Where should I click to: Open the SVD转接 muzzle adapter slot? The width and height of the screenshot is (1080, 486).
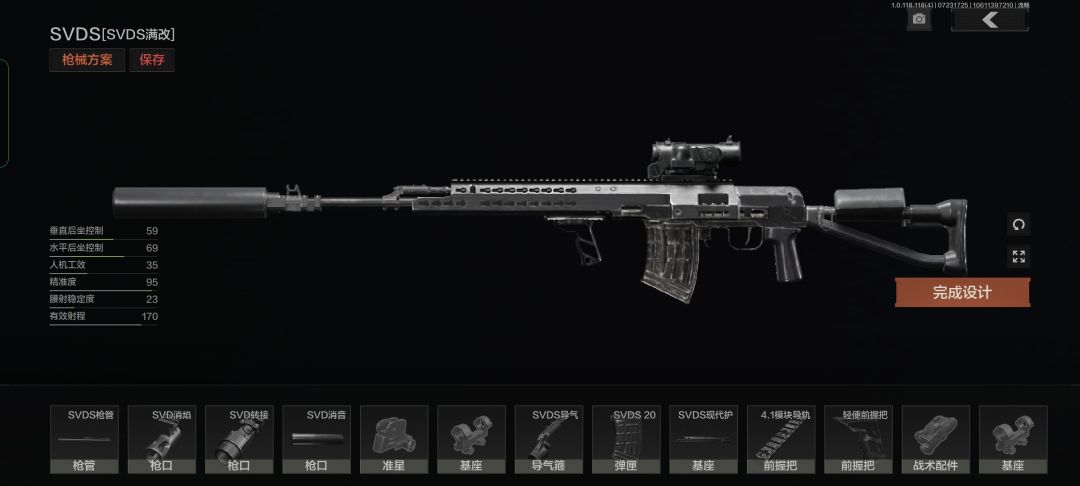tap(239, 439)
